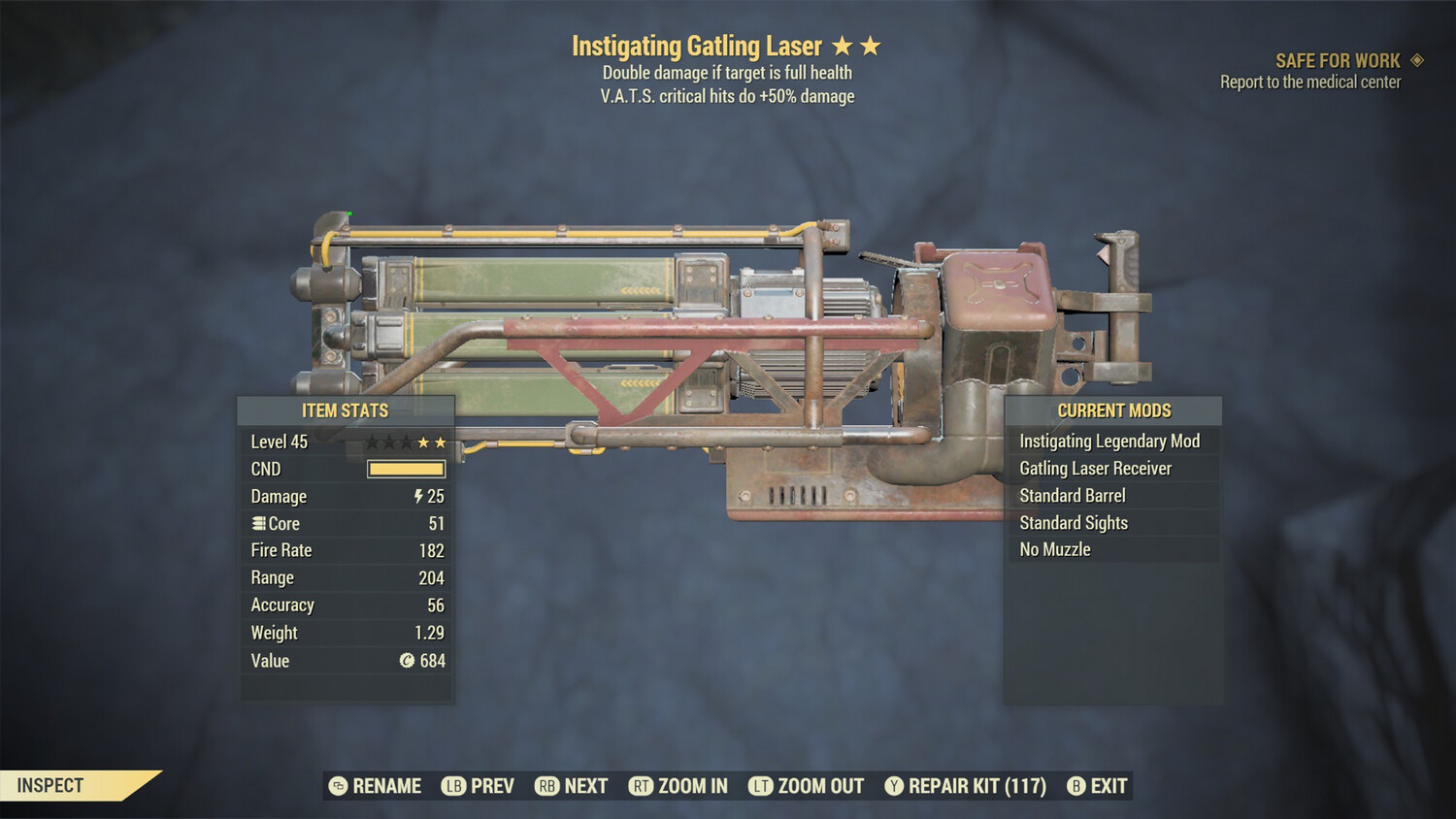The height and width of the screenshot is (819, 1456).
Task: Click the RT icon beside ZOOM IN
Action: (x=642, y=786)
